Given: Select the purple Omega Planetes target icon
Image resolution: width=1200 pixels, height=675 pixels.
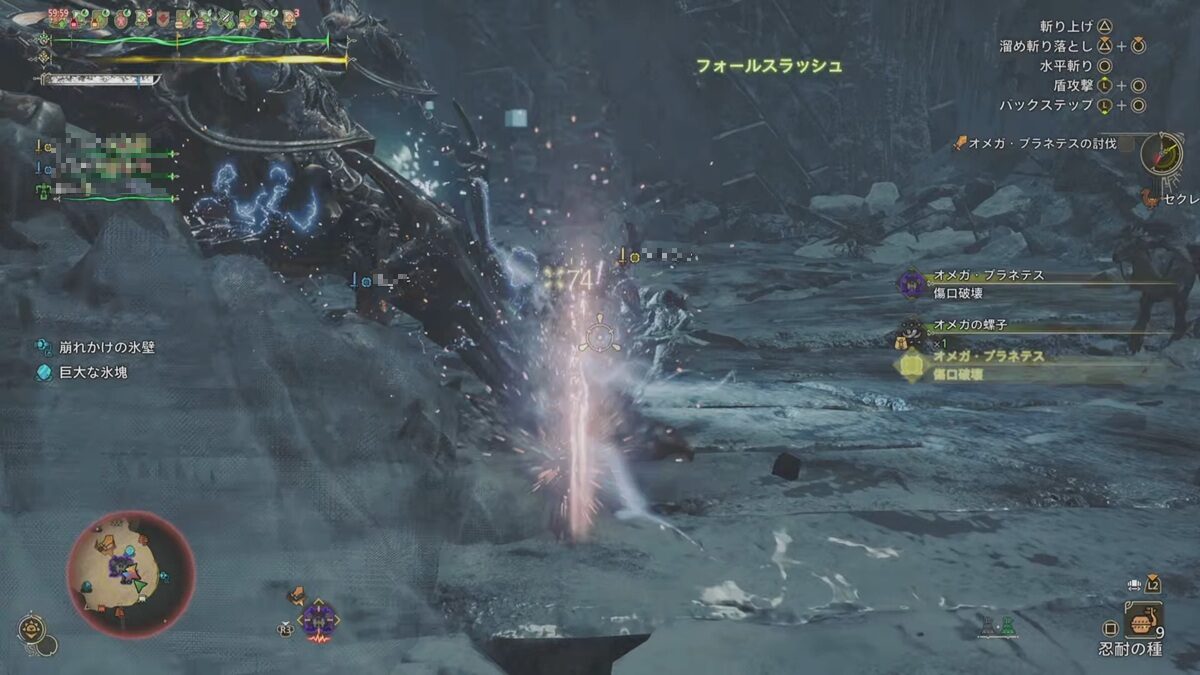Looking at the screenshot, I should coord(318,618).
